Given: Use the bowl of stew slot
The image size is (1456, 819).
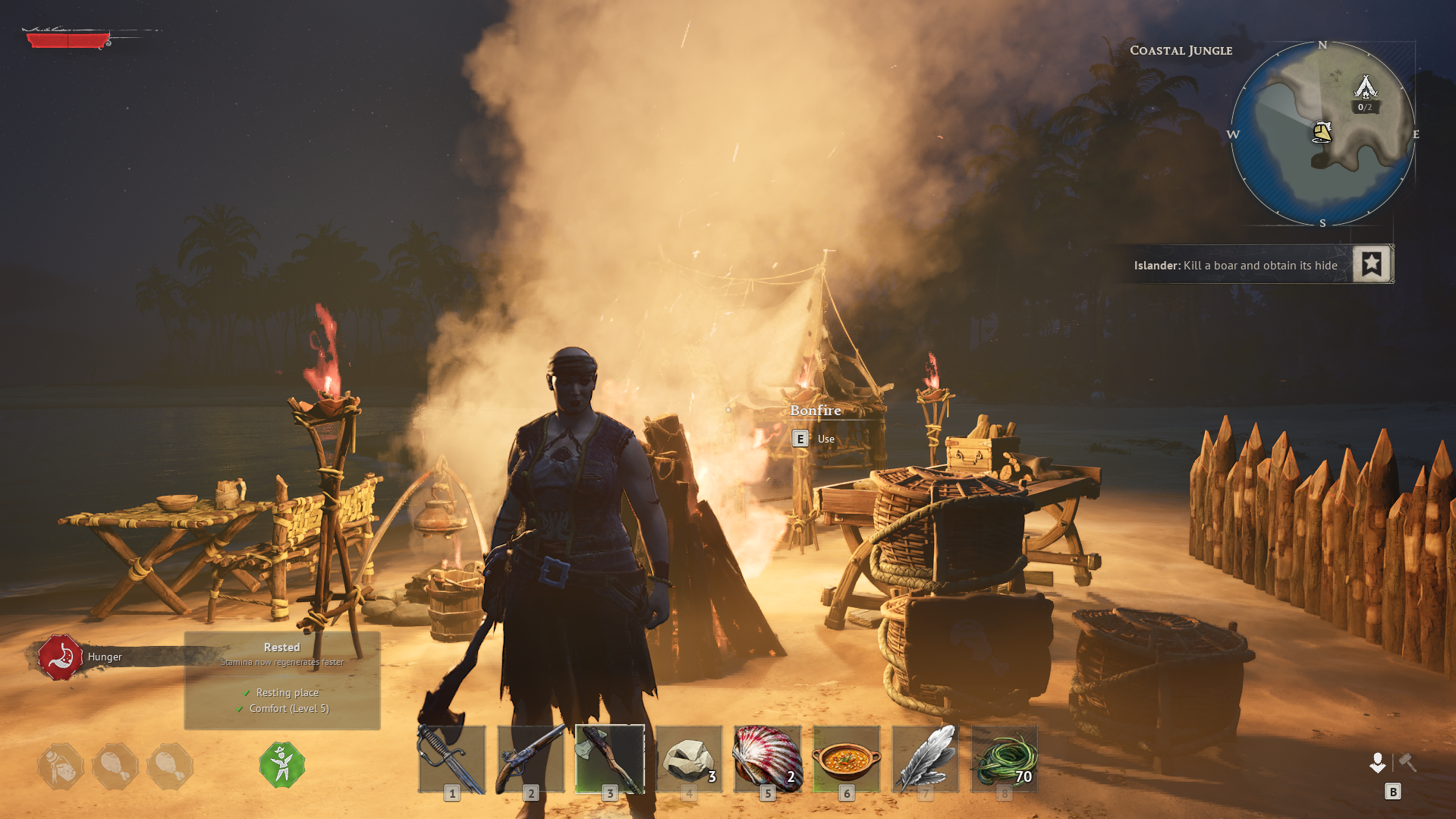Looking at the screenshot, I should pyautogui.click(x=847, y=759).
